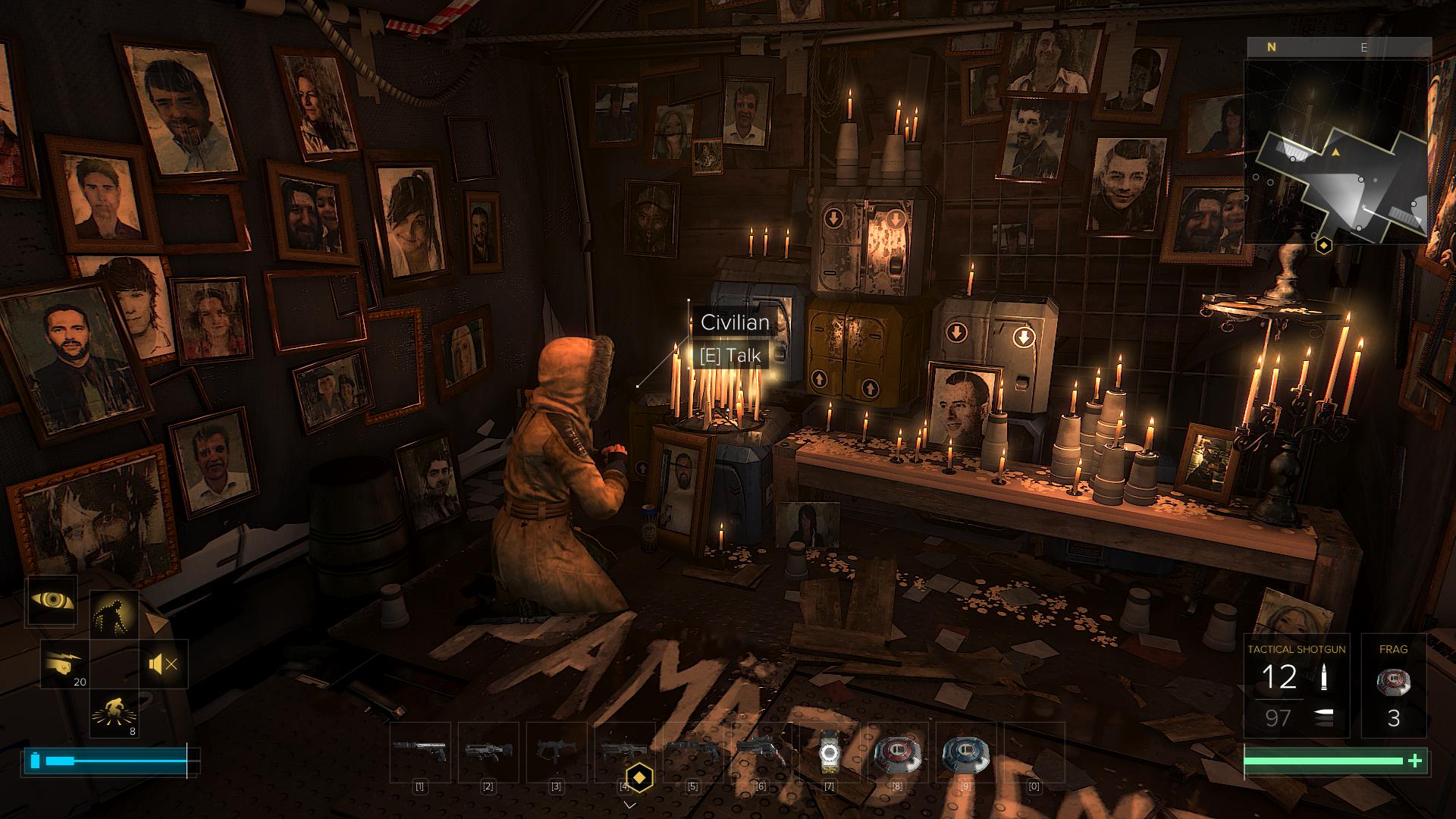Choose the revolver in hotbar slot 6
The height and width of the screenshot is (819, 1456).
pos(761,752)
